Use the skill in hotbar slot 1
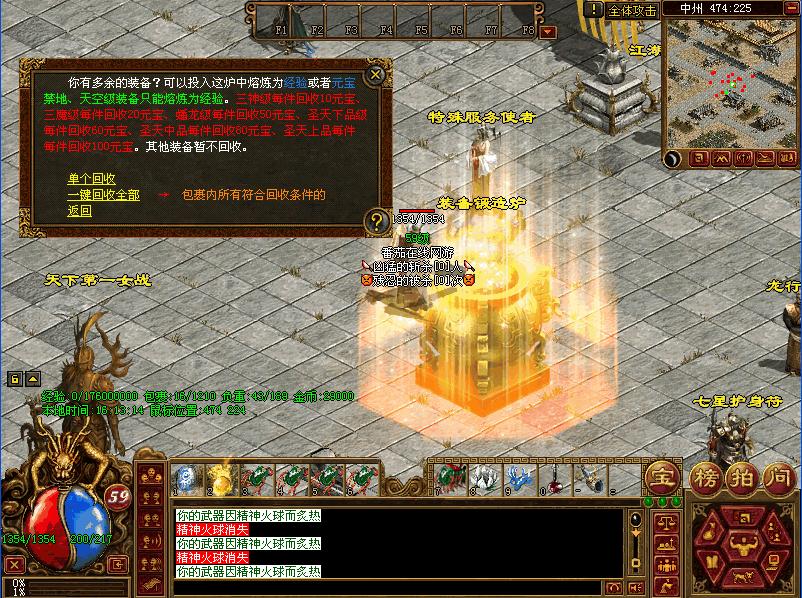802x598 pixels. (x=186, y=477)
